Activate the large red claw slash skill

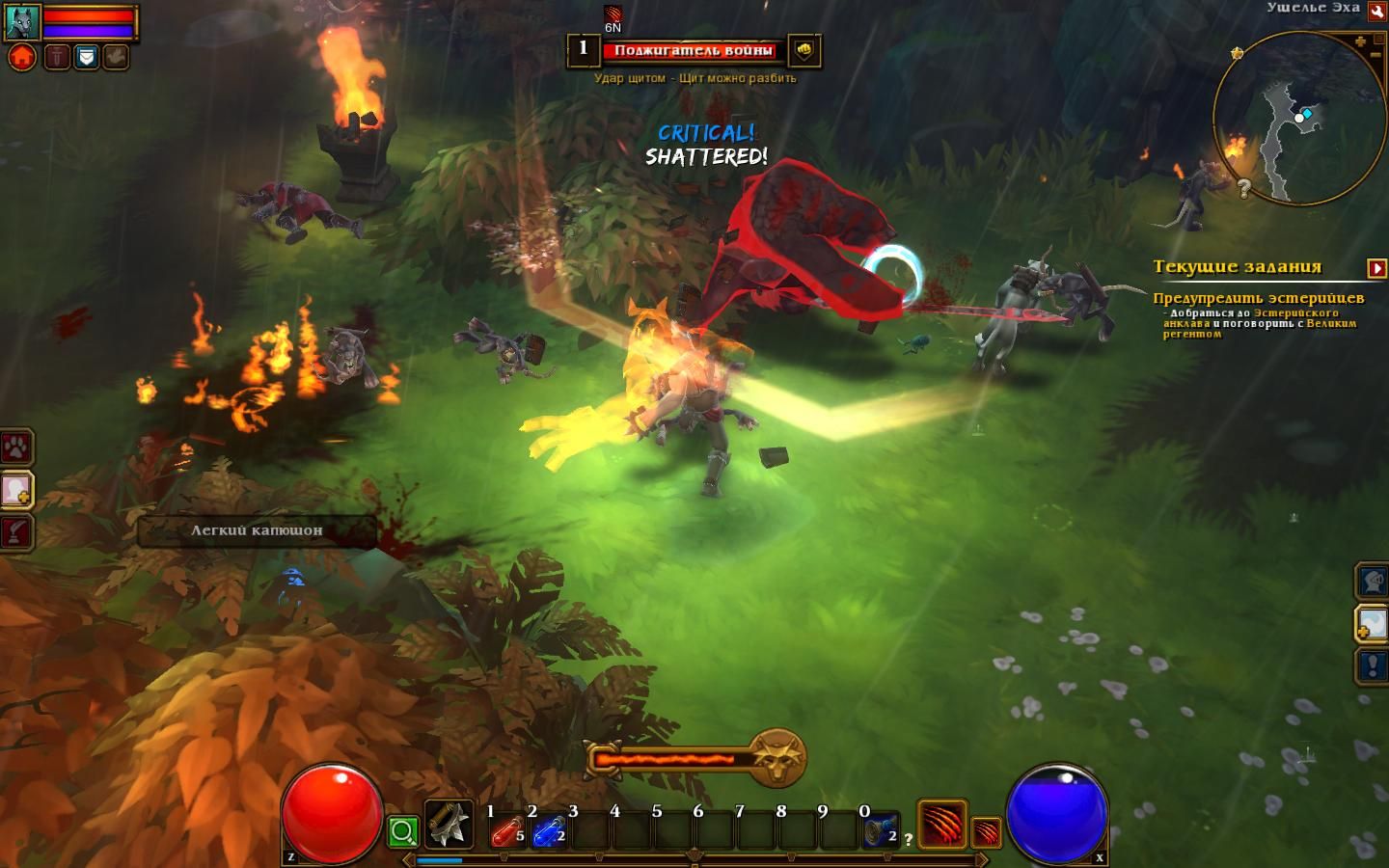(941, 825)
